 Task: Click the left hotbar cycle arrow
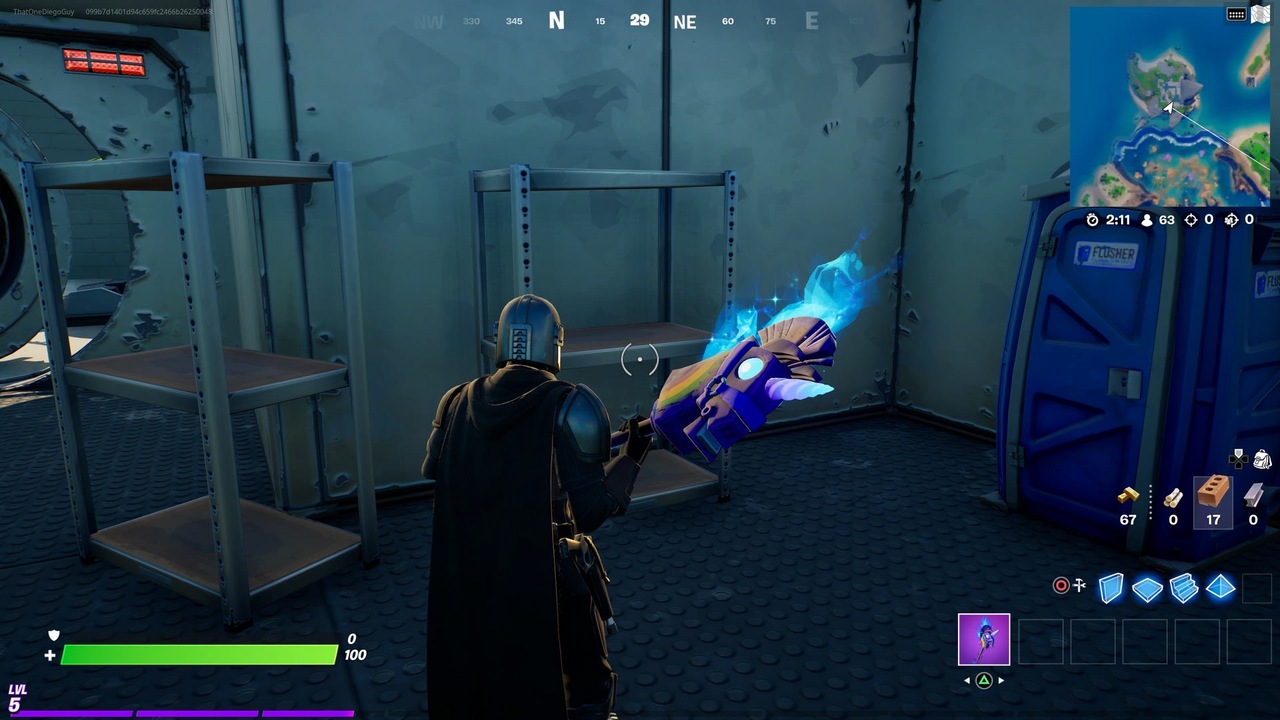(965, 679)
